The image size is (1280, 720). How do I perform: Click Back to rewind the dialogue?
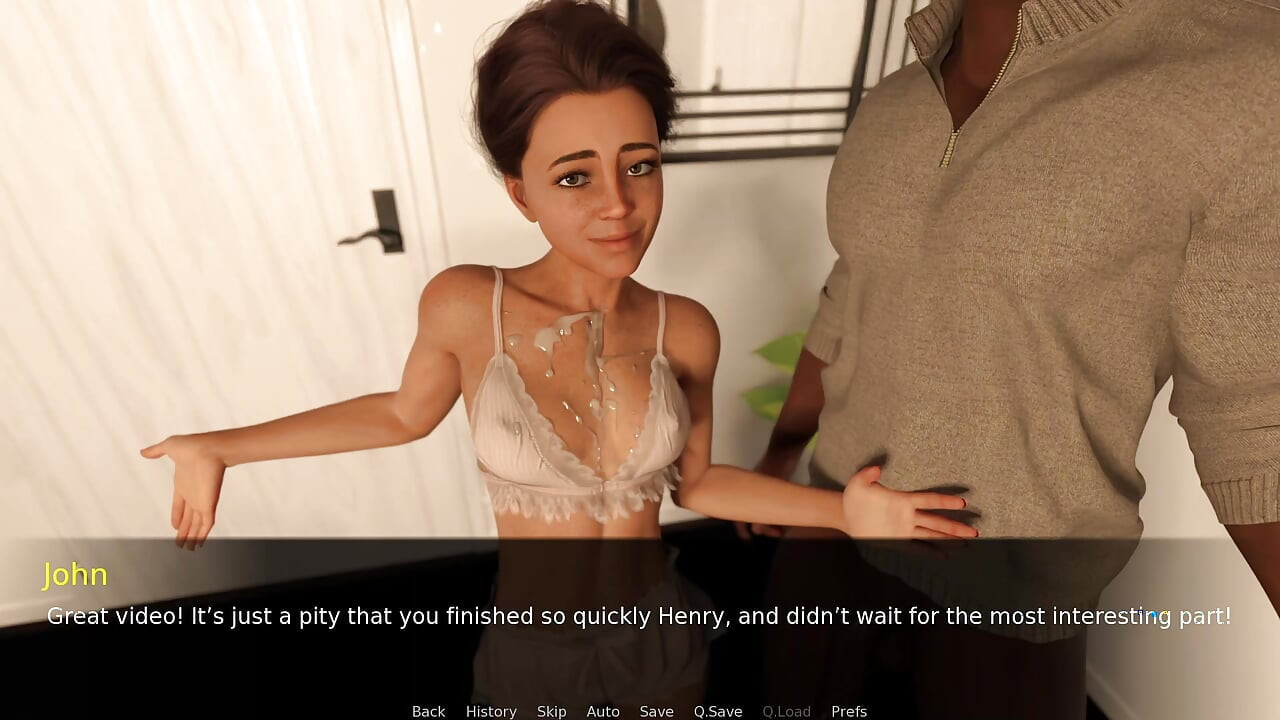point(428,711)
